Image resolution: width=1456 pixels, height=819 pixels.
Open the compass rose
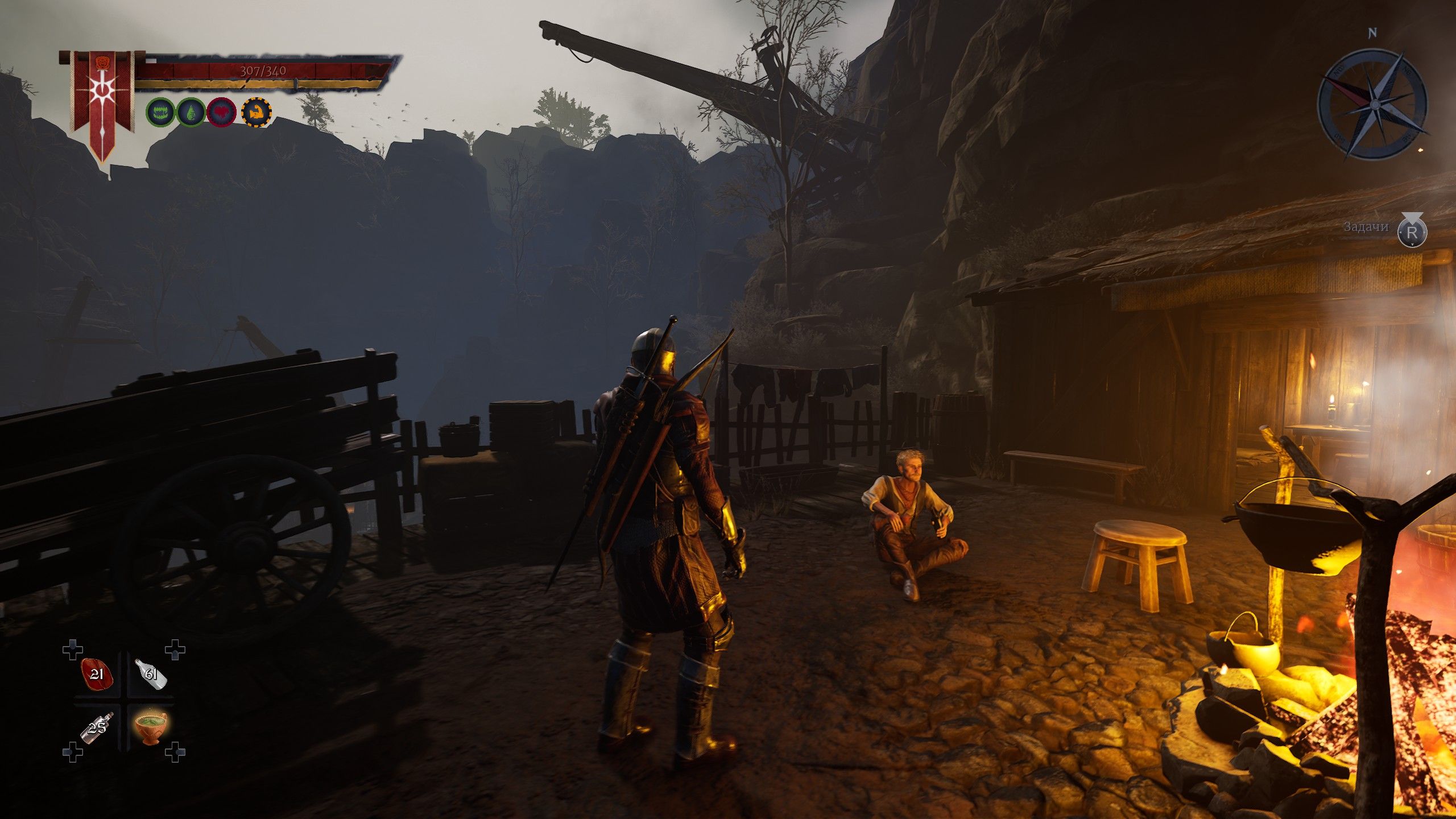pyautogui.click(x=1373, y=104)
